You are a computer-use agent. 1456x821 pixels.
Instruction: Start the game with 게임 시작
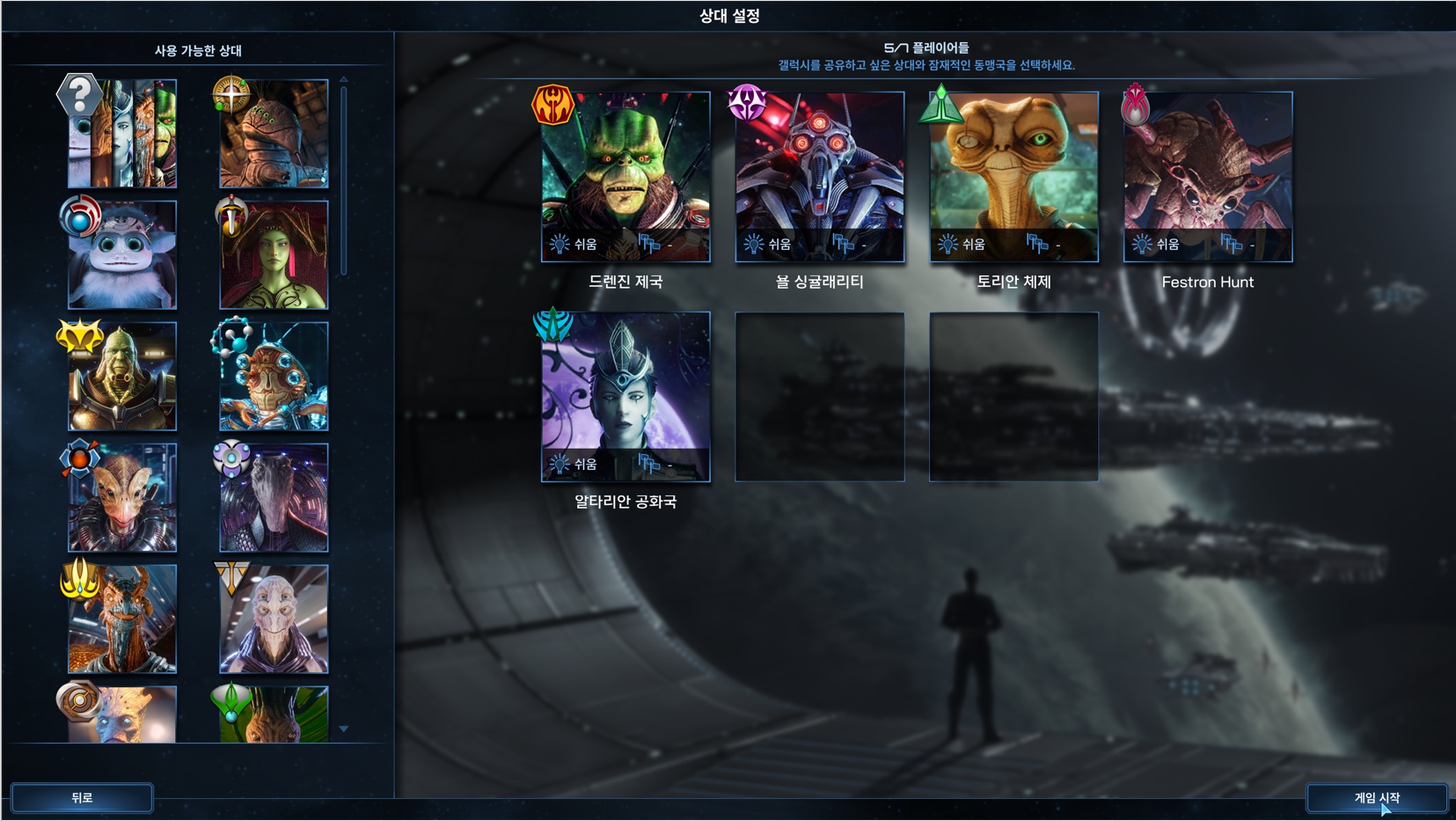[1376, 798]
